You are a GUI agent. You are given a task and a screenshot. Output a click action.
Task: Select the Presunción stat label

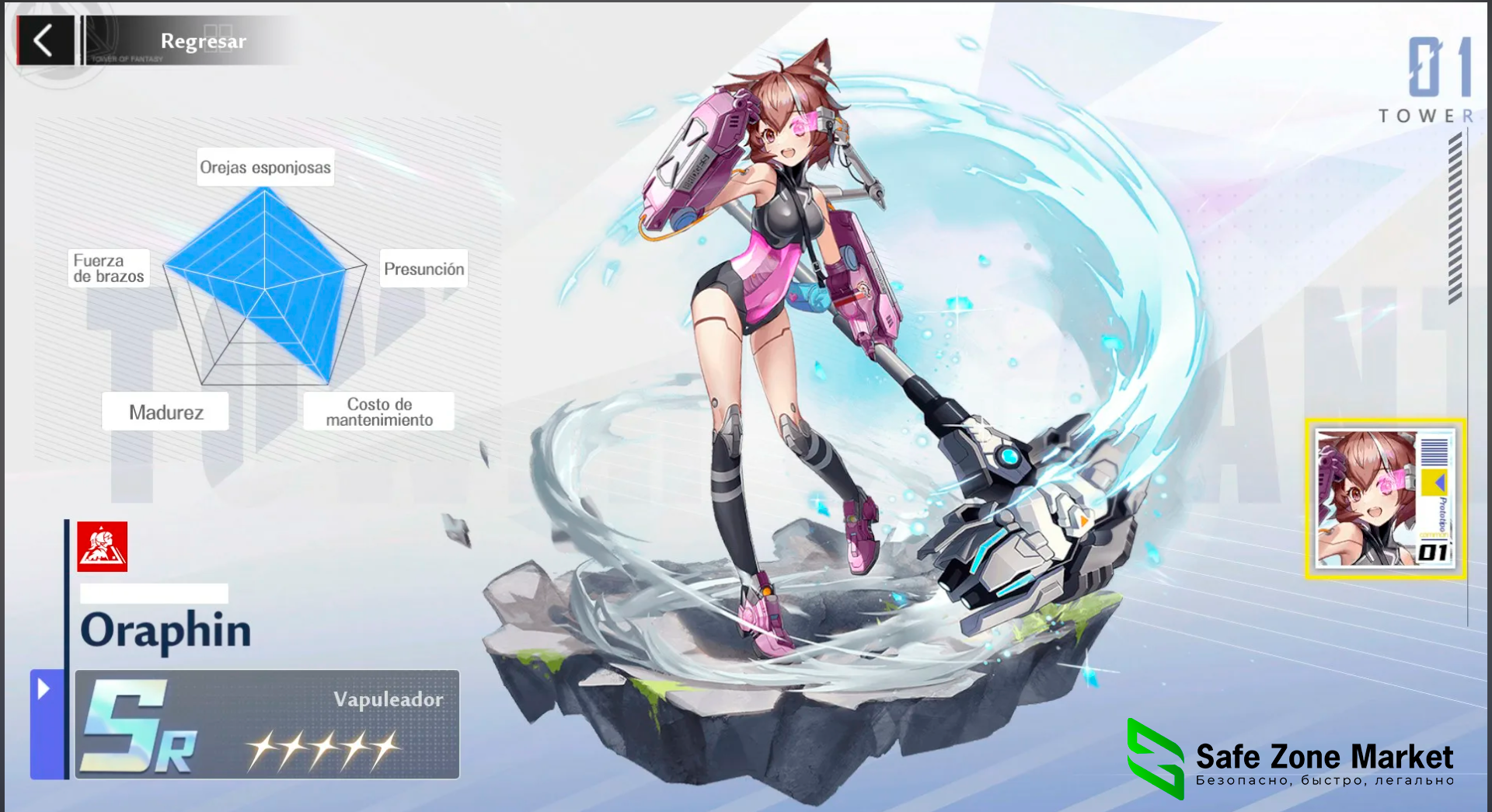point(424,268)
